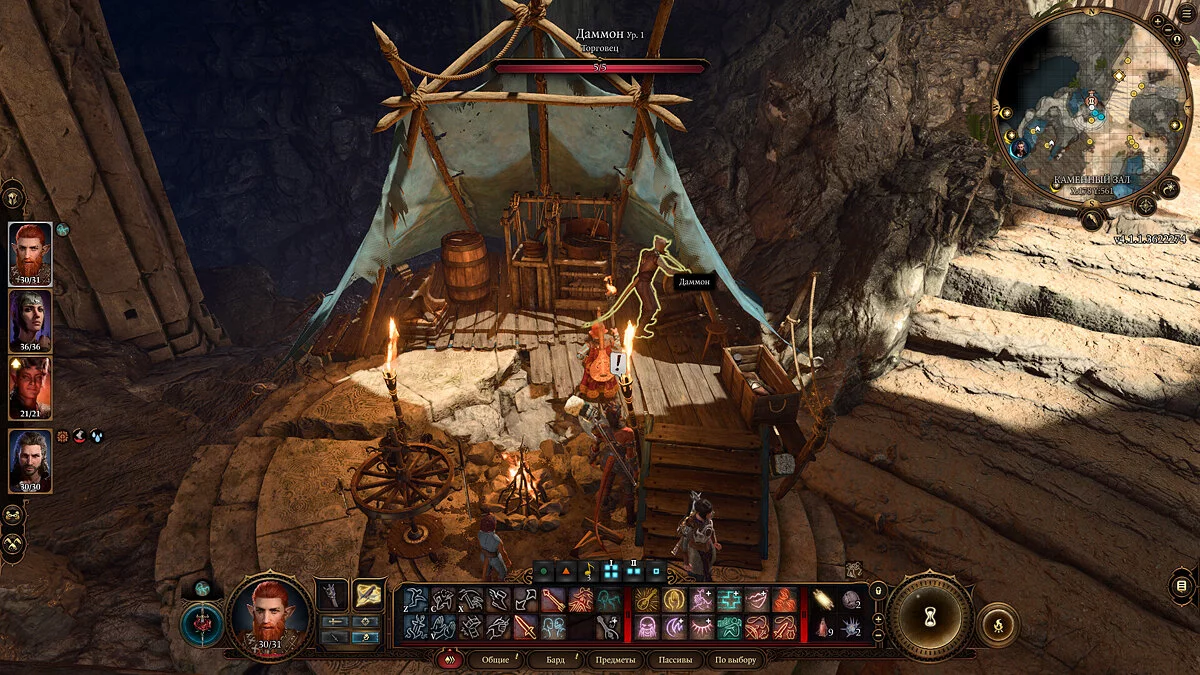Switch to the Бард hotbar tab

click(x=556, y=660)
